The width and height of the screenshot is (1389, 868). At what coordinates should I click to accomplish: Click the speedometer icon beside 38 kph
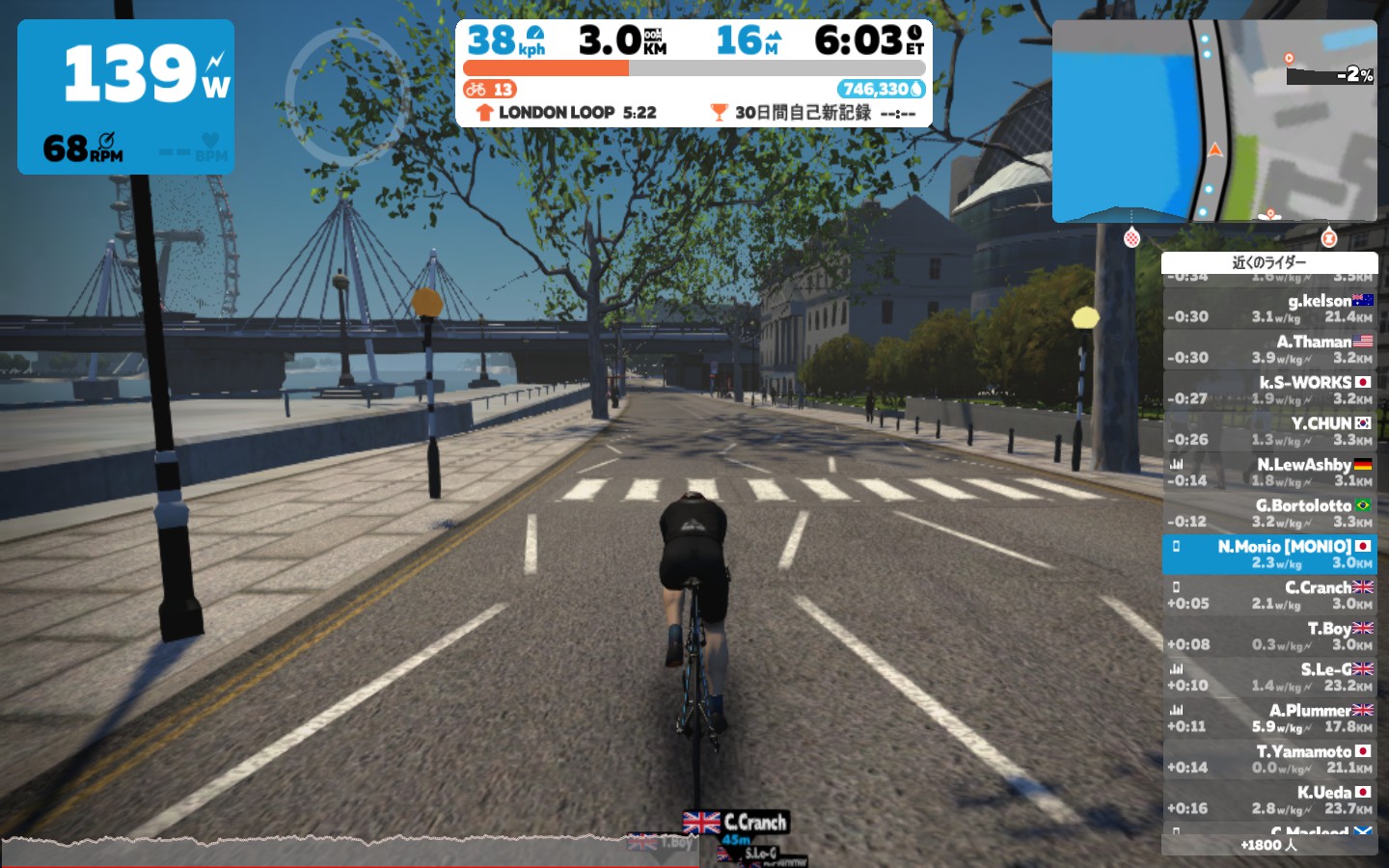536,34
